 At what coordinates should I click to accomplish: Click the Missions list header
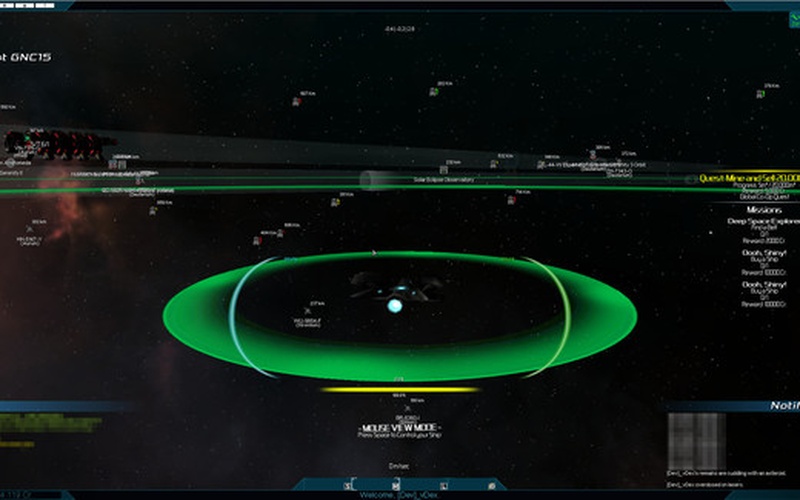click(x=764, y=210)
